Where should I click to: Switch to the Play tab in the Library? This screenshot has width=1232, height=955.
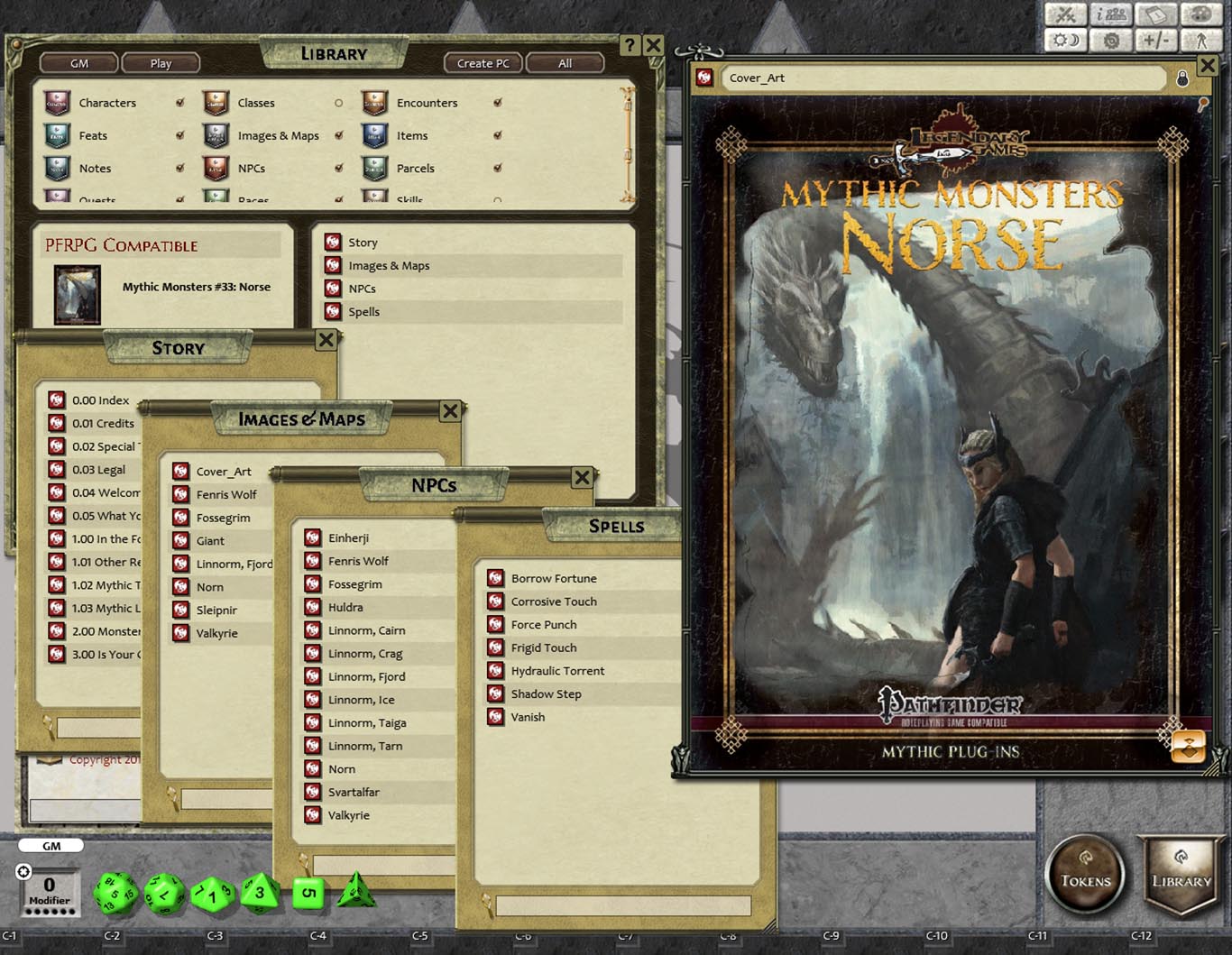(x=161, y=63)
